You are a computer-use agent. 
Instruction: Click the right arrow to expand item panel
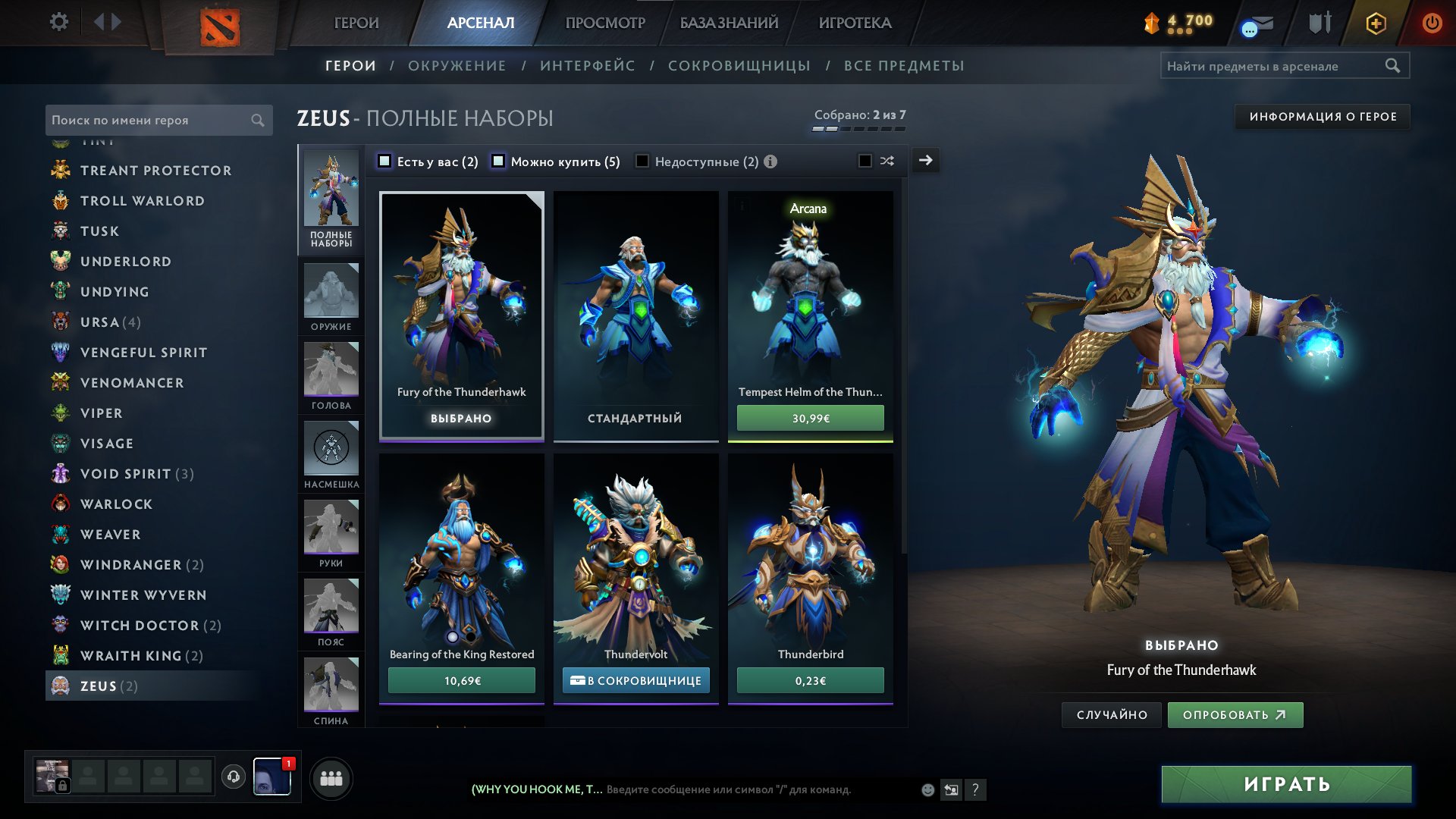924,160
